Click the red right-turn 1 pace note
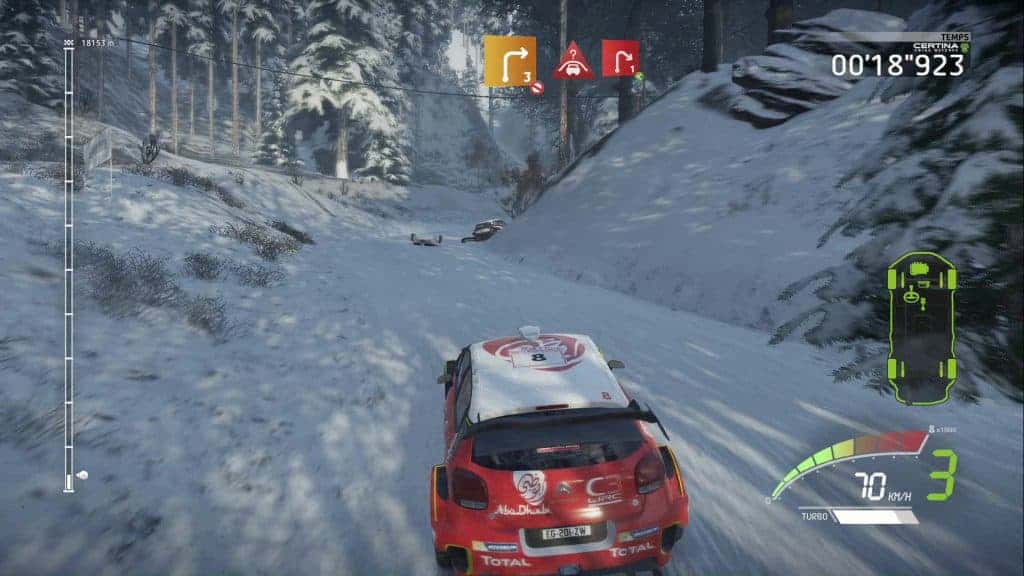This screenshot has width=1024, height=576. tap(621, 58)
